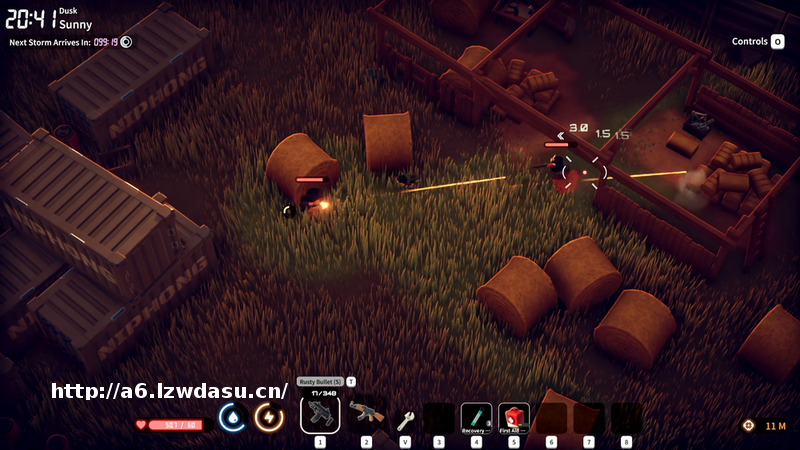Viewport: 800px width, 450px height.
Task: Click the Rusty Bullet ammo type label
Action: coord(321,382)
